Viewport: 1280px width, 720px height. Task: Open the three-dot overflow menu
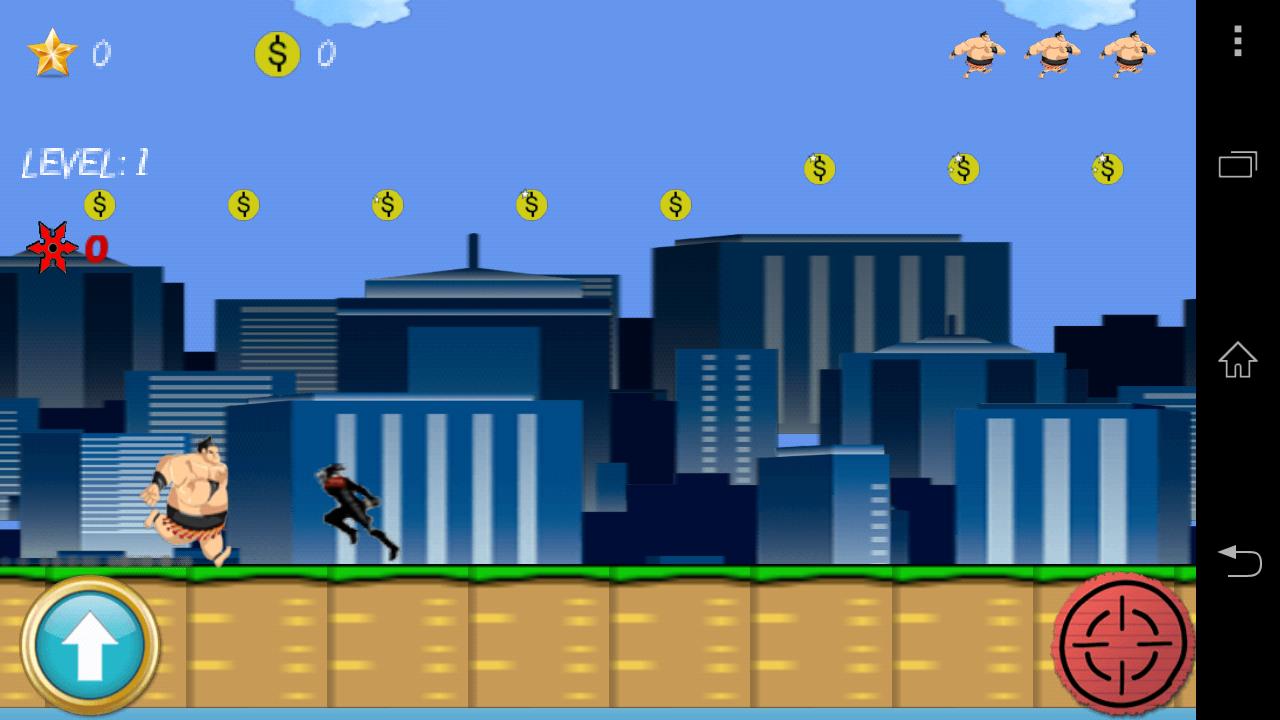tap(1238, 40)
